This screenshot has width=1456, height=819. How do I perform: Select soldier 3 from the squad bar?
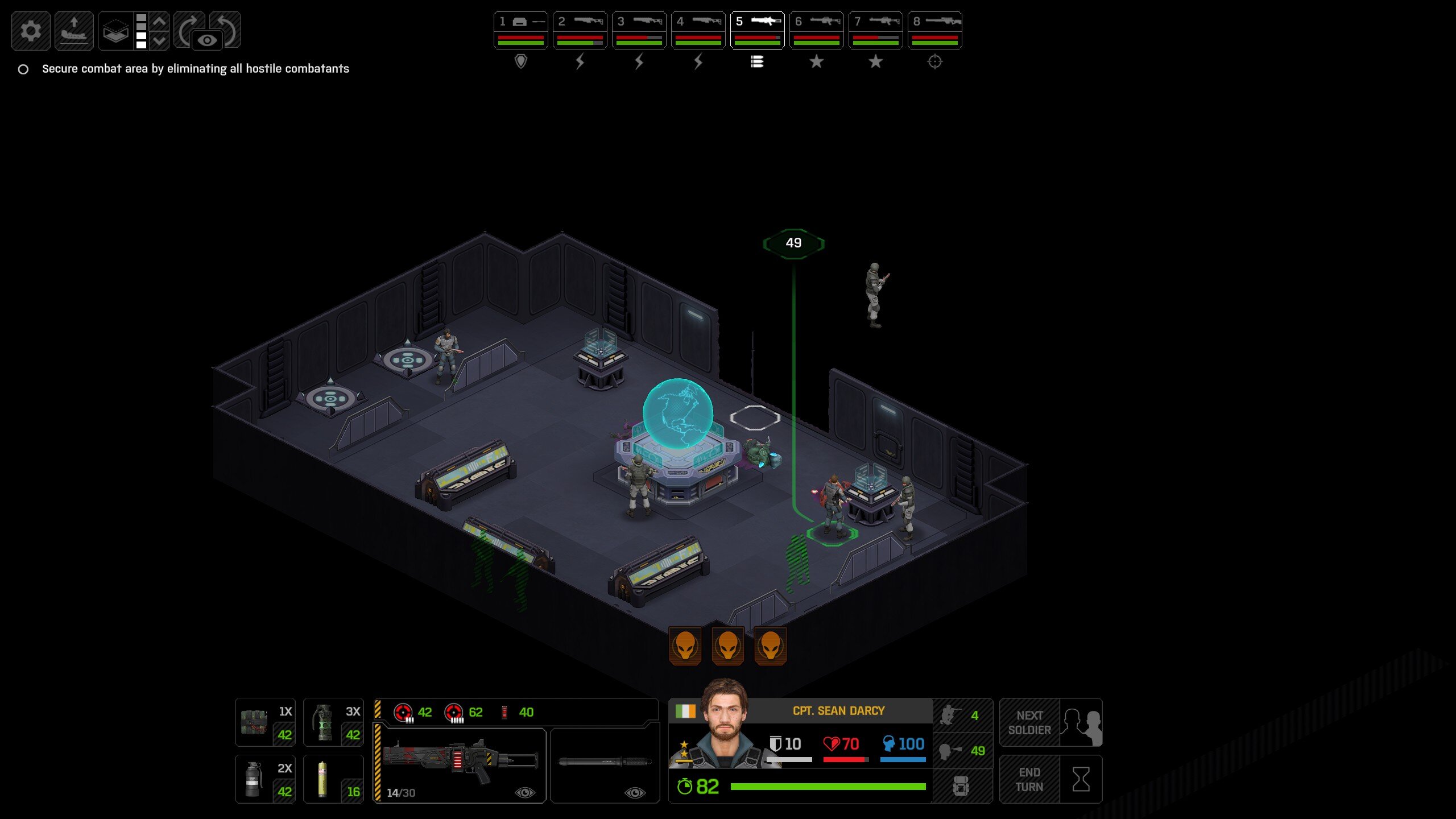[639, 30]
